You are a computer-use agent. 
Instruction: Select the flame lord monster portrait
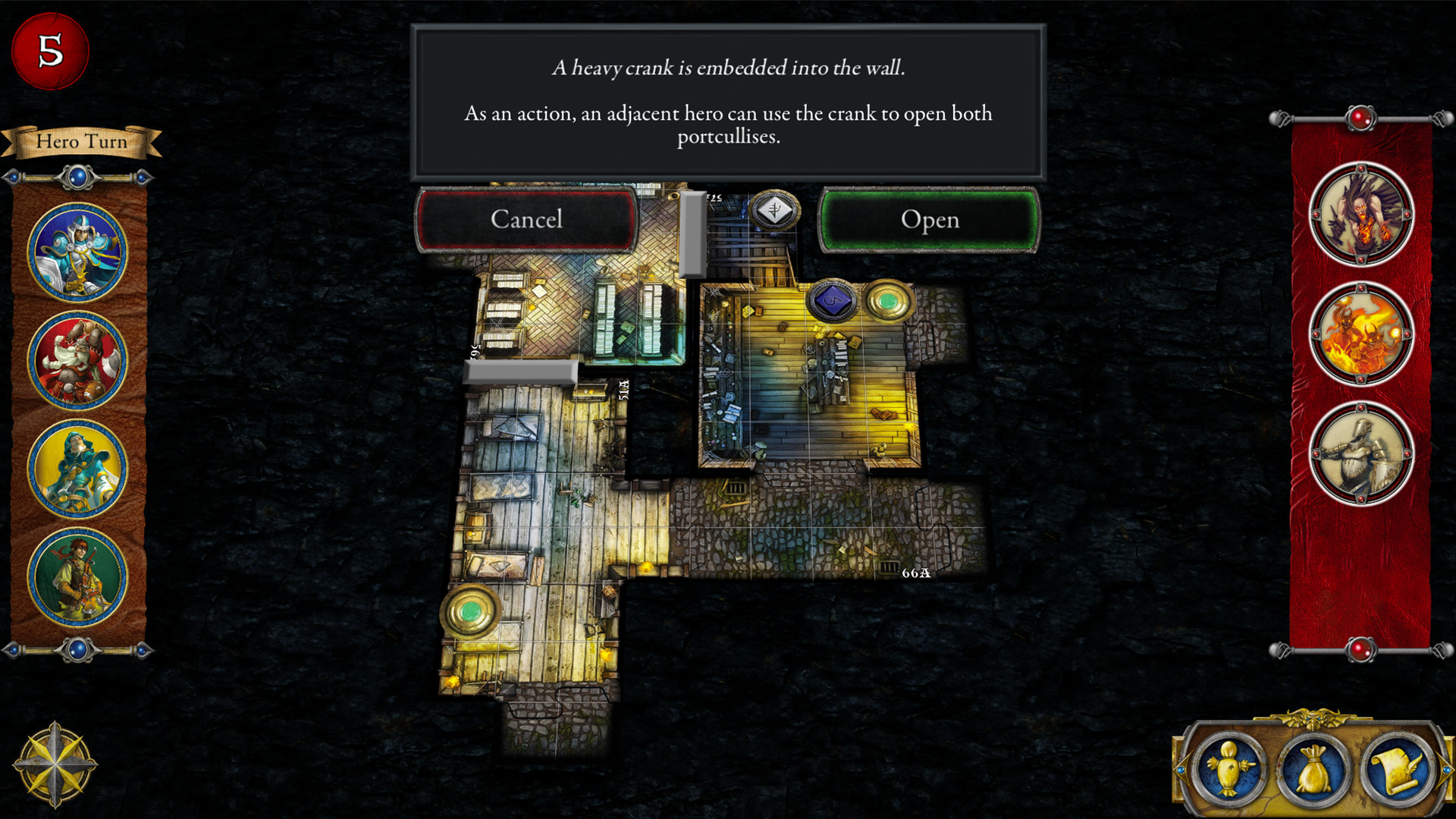[x=1361, y=334]
